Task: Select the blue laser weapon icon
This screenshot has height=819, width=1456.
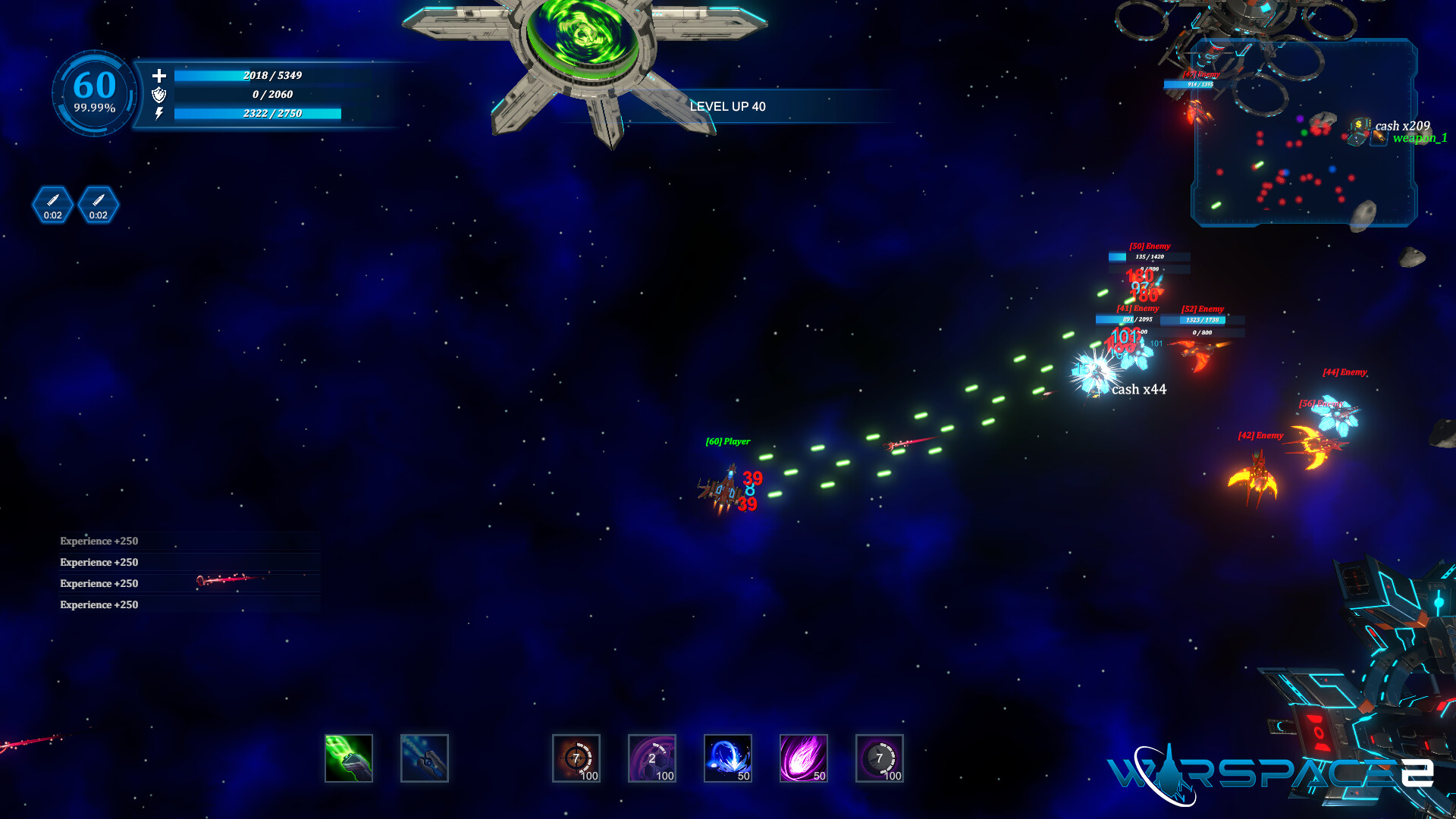Action: (x=425, y=758)
